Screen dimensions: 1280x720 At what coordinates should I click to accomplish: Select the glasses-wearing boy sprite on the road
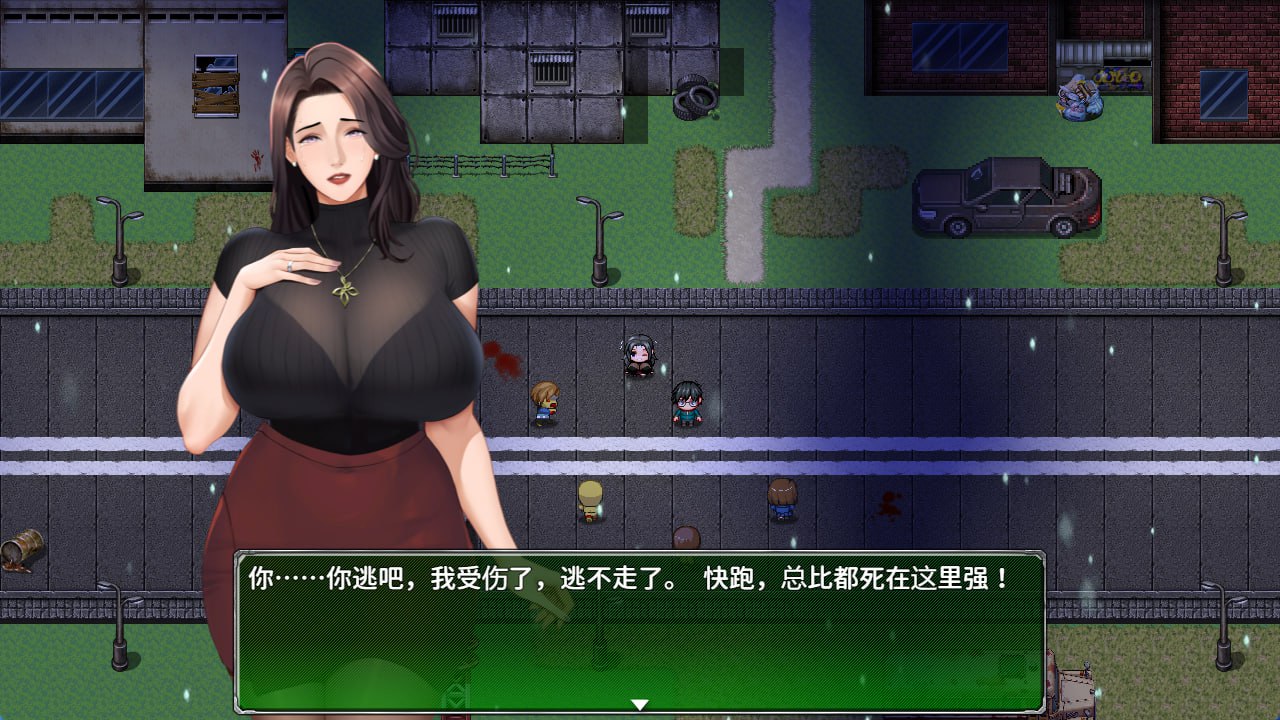click(x=686, y=400)
